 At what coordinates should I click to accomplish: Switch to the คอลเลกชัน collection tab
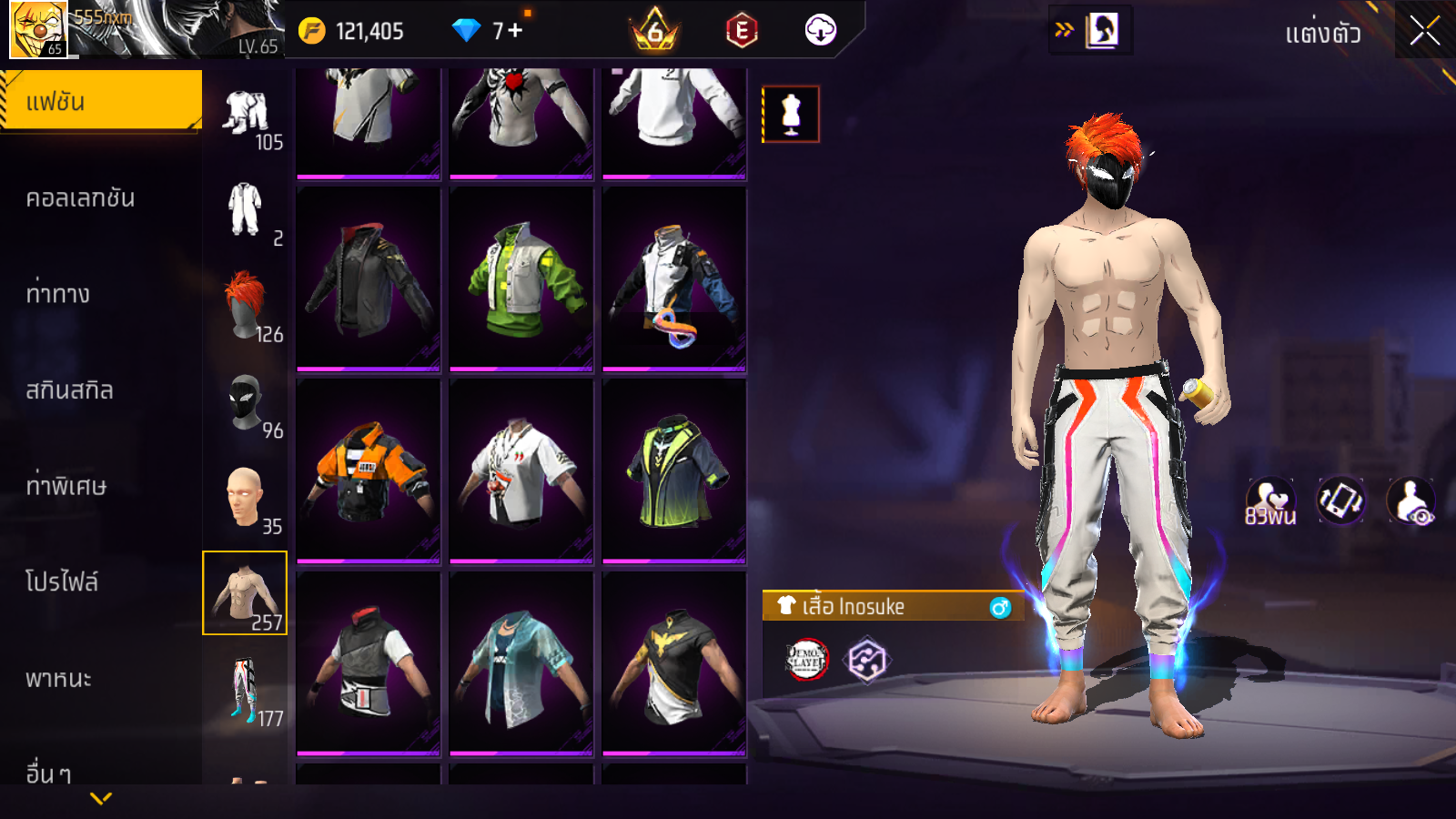[x=80, y=198]
